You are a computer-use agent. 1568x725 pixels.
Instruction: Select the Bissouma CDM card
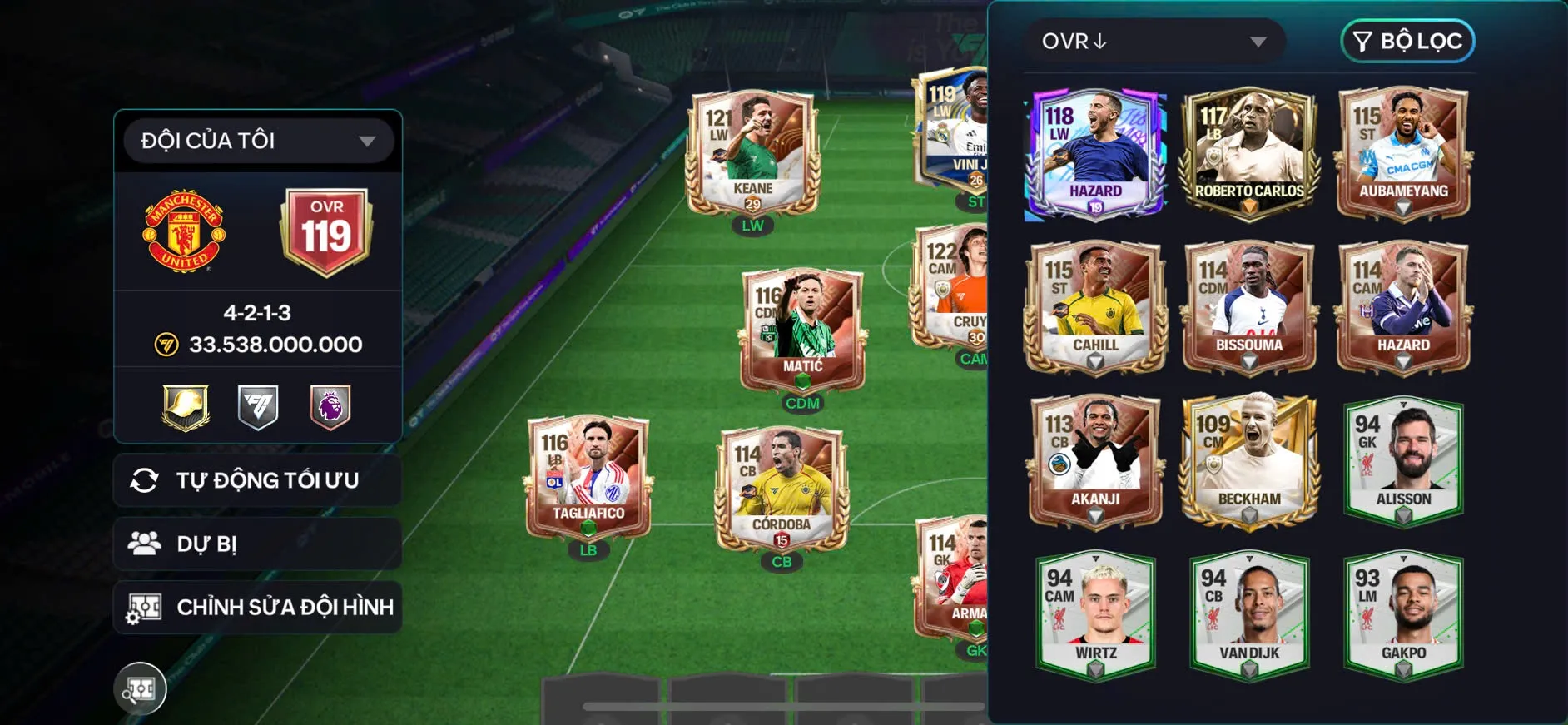[1249, 308]
